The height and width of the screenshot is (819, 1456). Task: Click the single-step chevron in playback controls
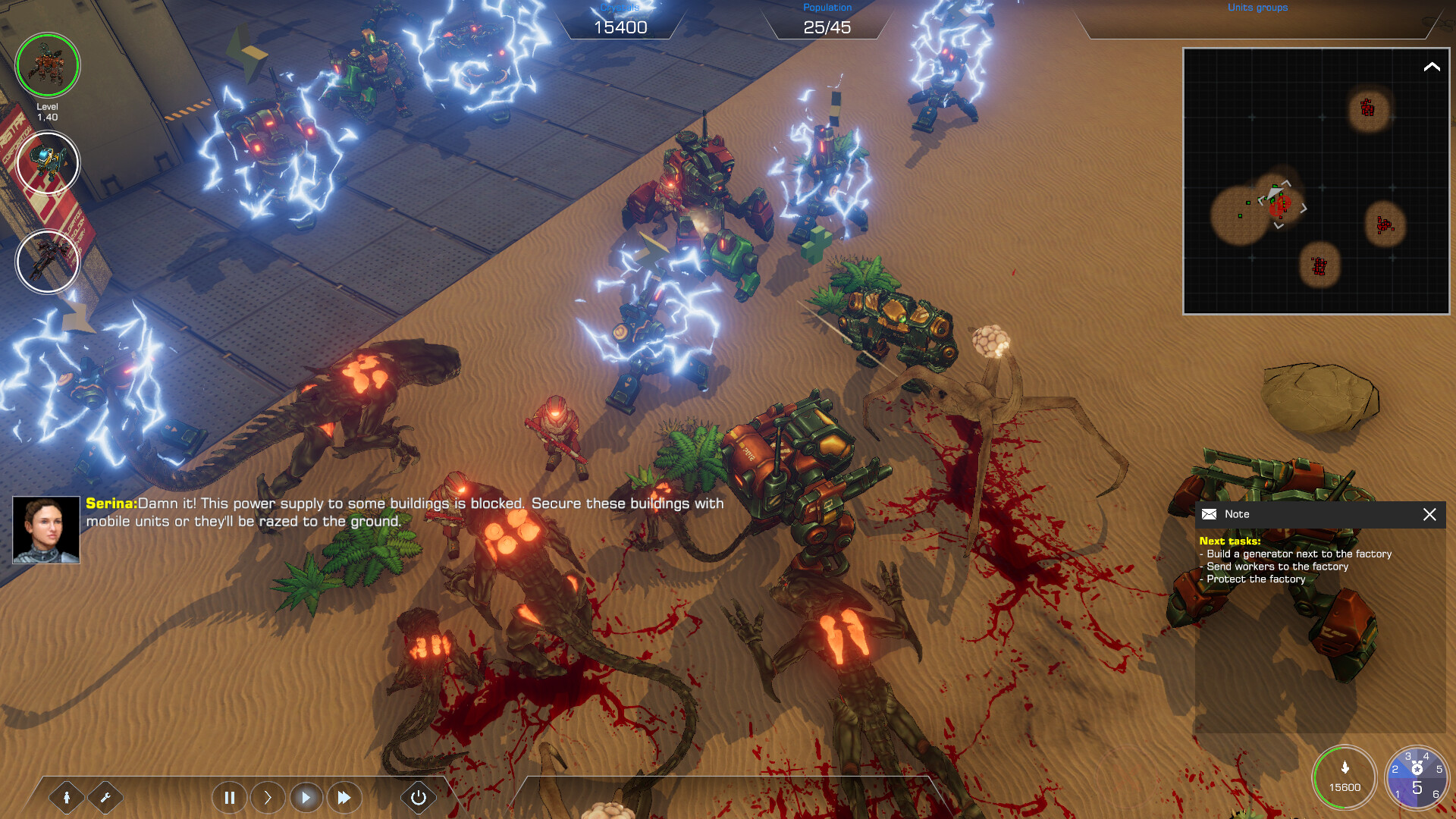pos(267,797)
